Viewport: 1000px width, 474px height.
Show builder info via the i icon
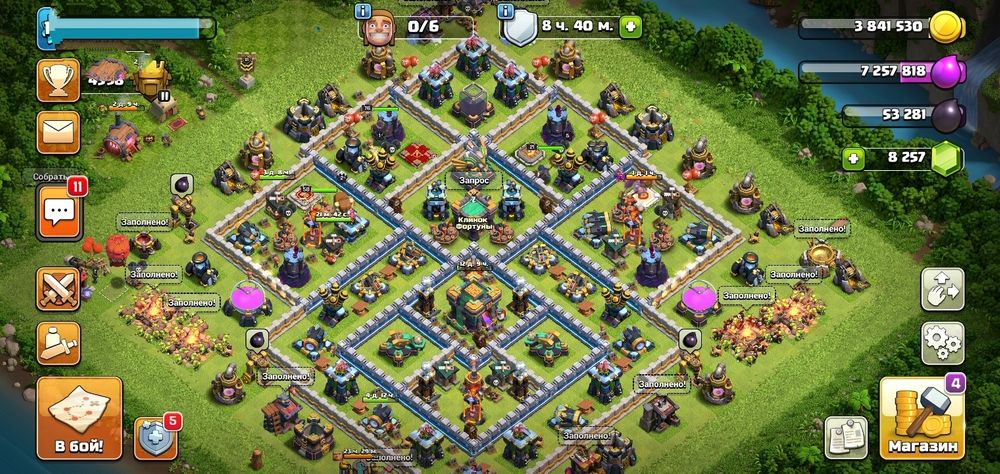click(363, 11)
